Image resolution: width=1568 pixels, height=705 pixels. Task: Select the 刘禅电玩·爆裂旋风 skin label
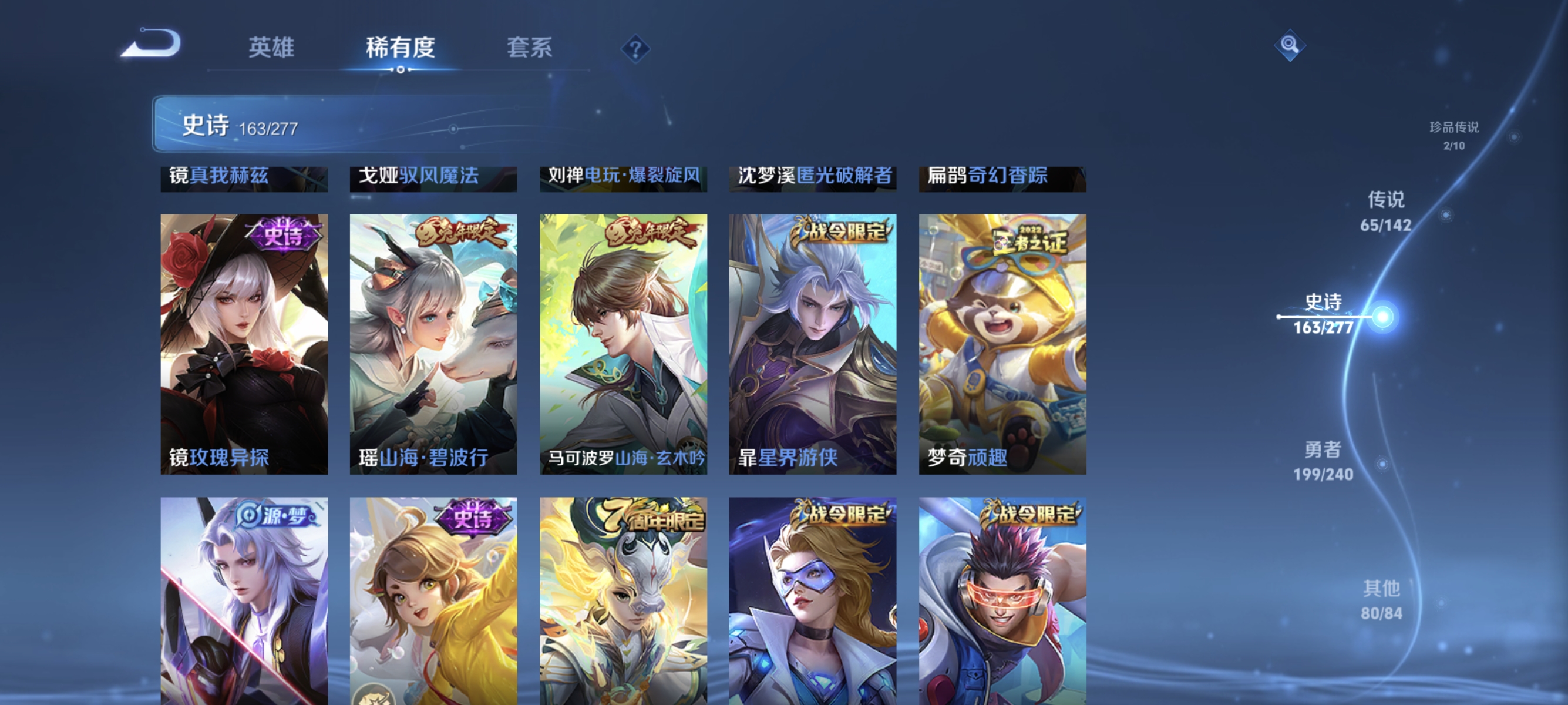pyautogui.click(x=623, y=177)
